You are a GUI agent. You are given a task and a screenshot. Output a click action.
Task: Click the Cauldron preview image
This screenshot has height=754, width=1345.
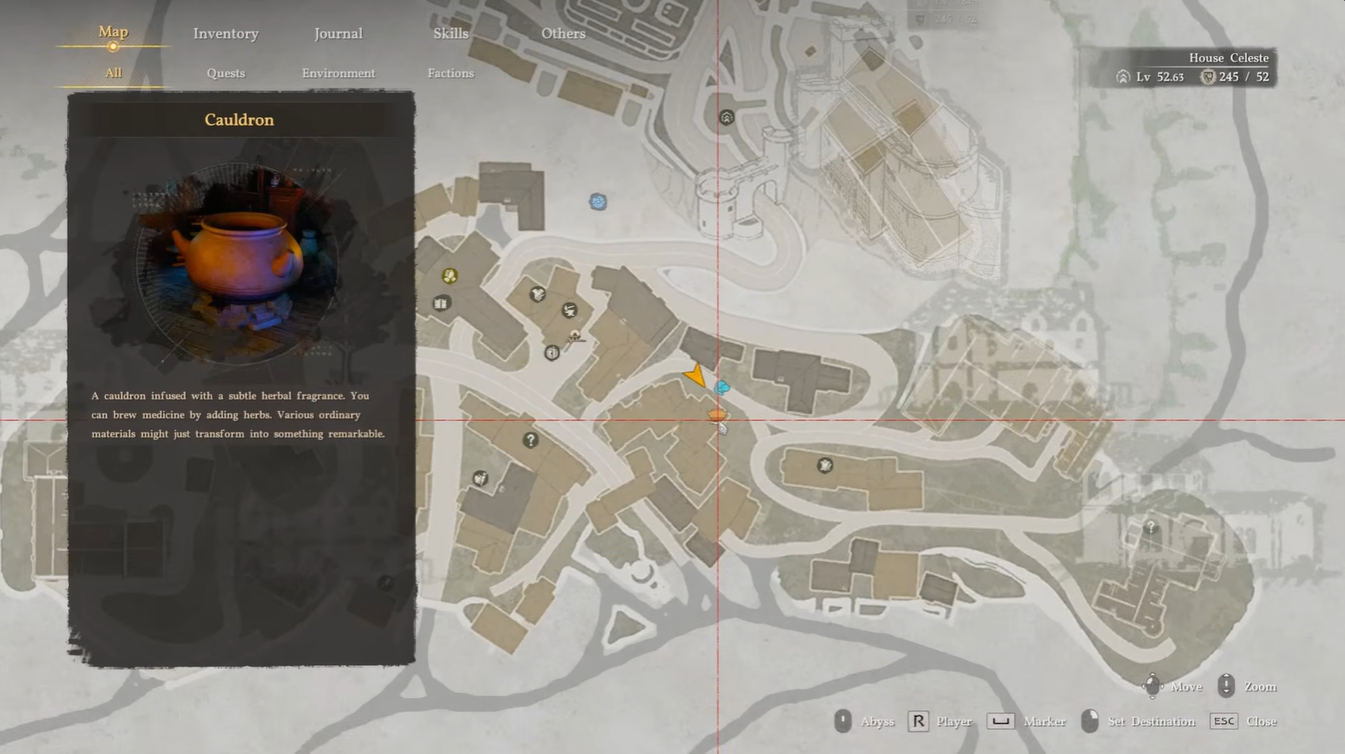pyautogui.click(x=240, y=265)
